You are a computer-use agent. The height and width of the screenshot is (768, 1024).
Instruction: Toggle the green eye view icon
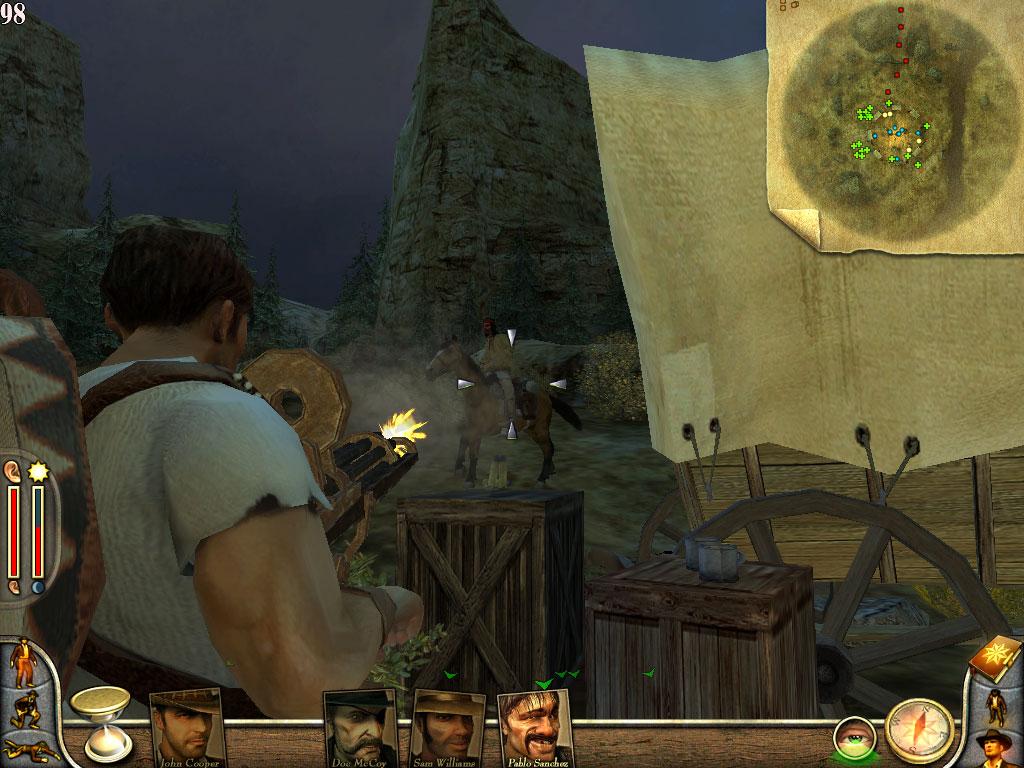click(x=855, y=736)
